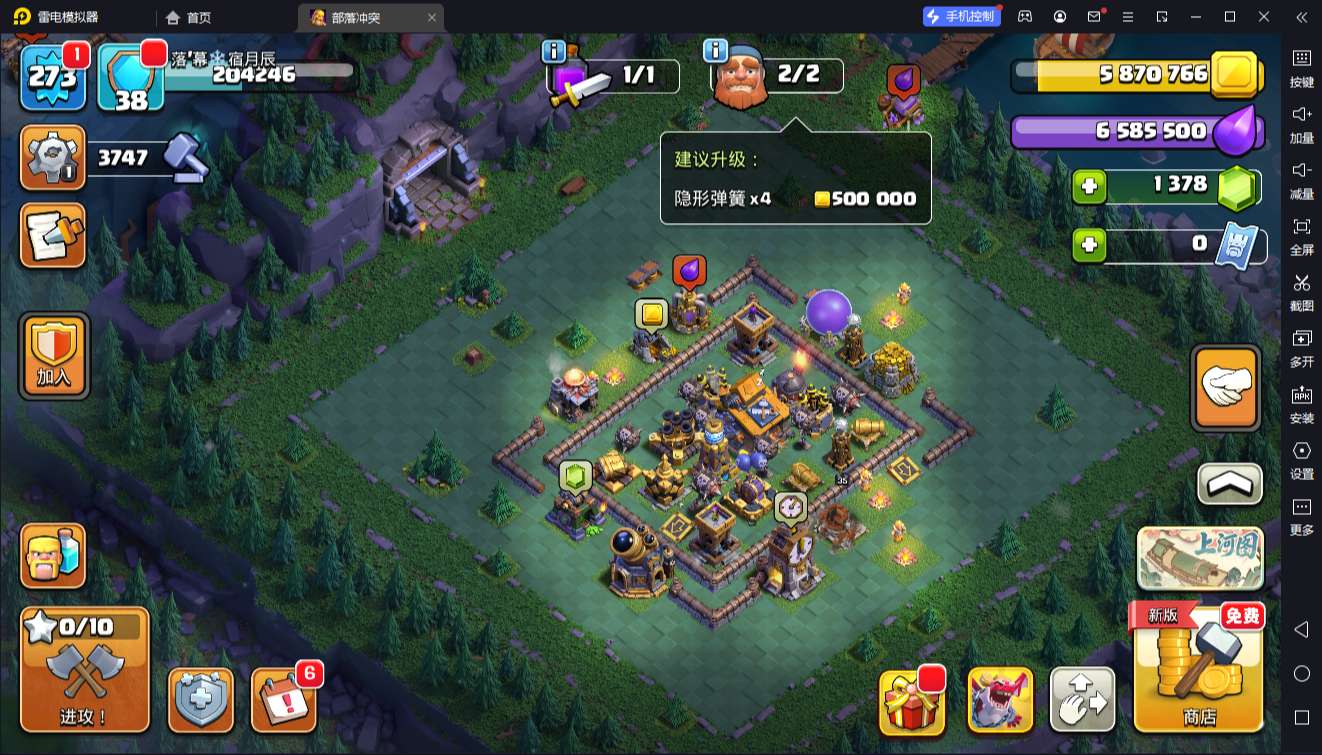
Task: Open the 商店 shop
Action: pyautogui.click(x=1199, y=667)
